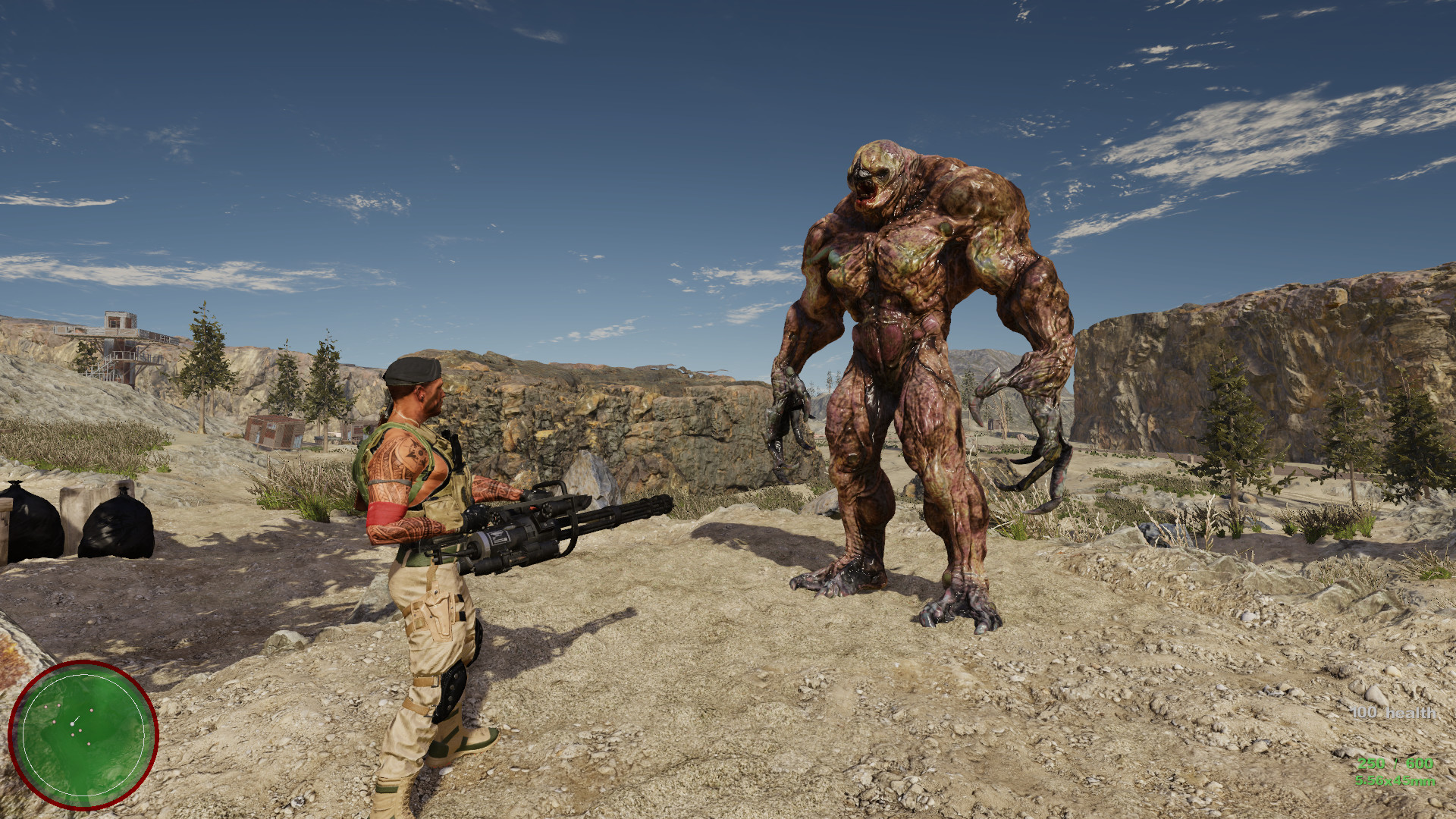The width and height of the screenshot is (1456, 819).
Task: Click the topmost pink blip in the minimap
Action: coord(58,705)
